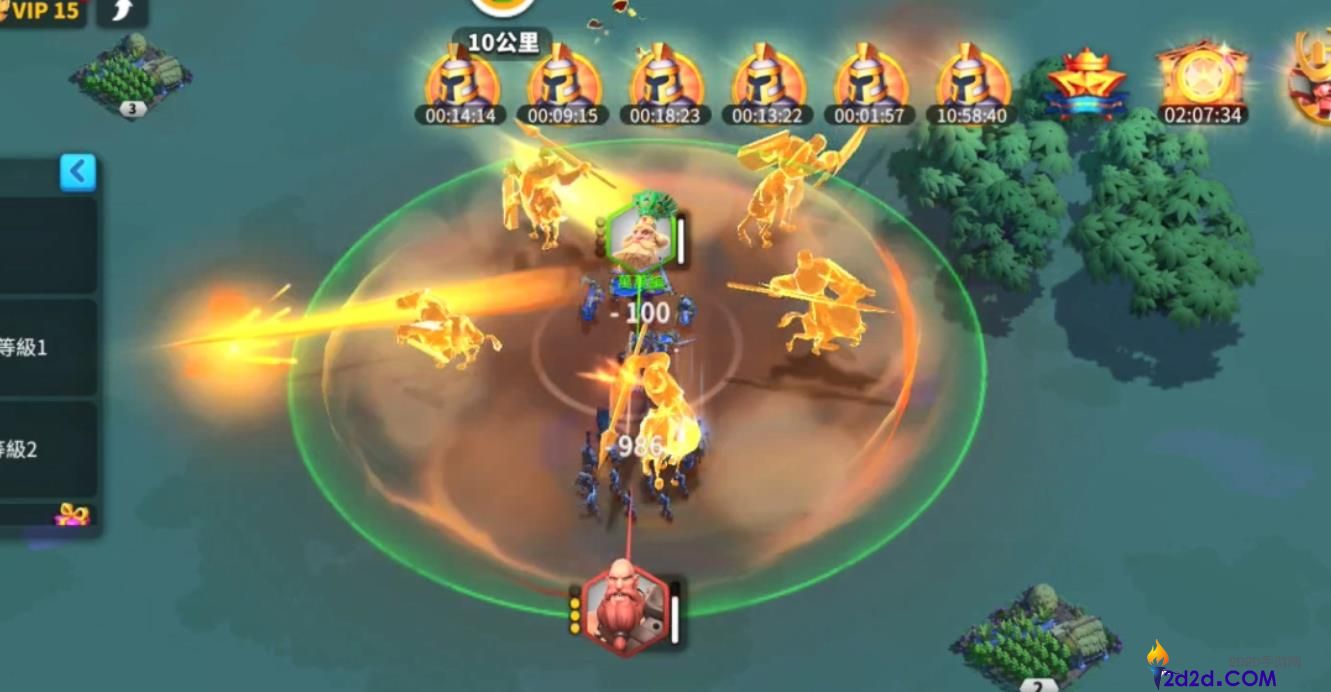Click the white arrow icon beside VIP

click(x=122, y=11)
